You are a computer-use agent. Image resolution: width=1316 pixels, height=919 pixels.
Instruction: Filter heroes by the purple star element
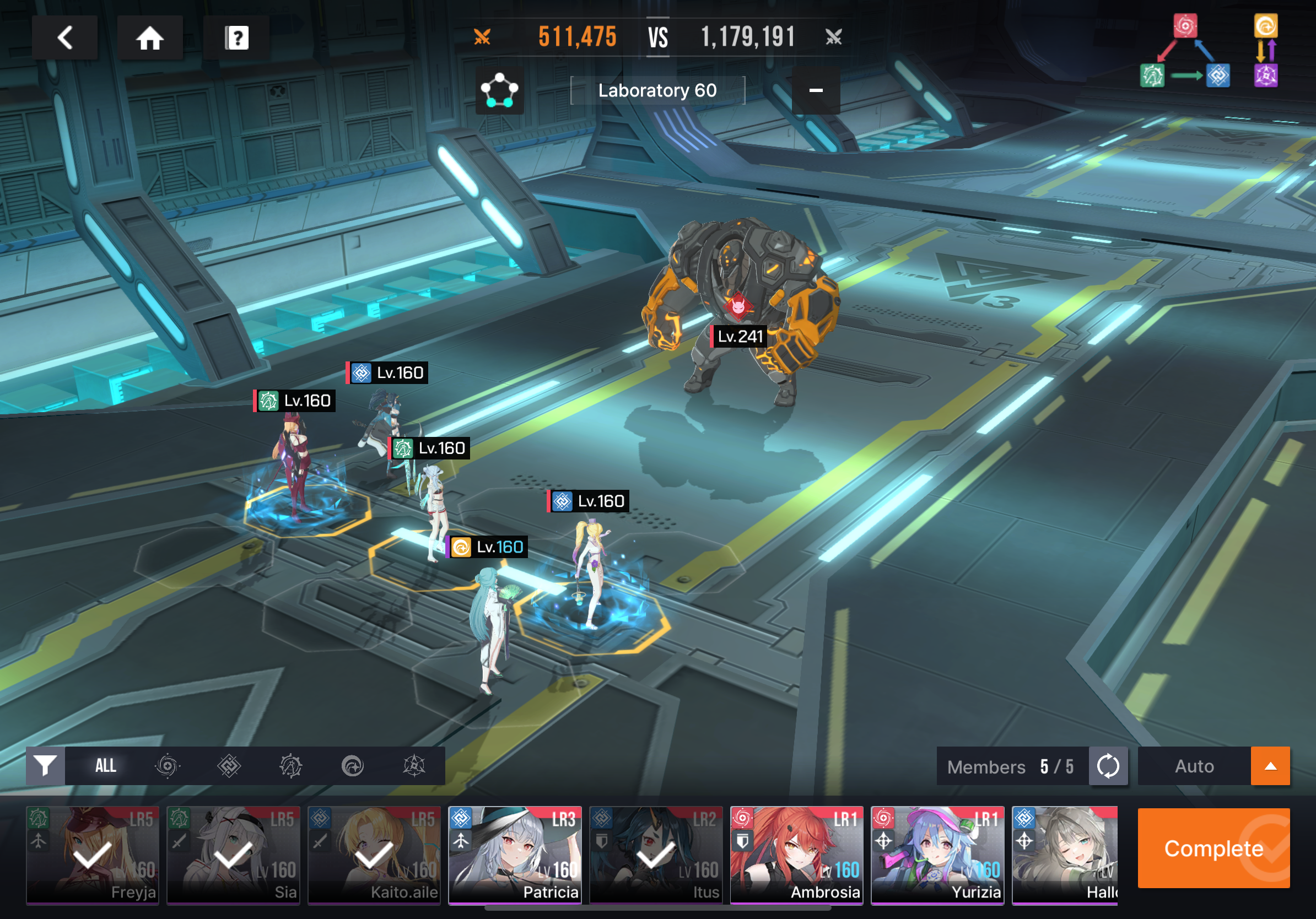414,765
